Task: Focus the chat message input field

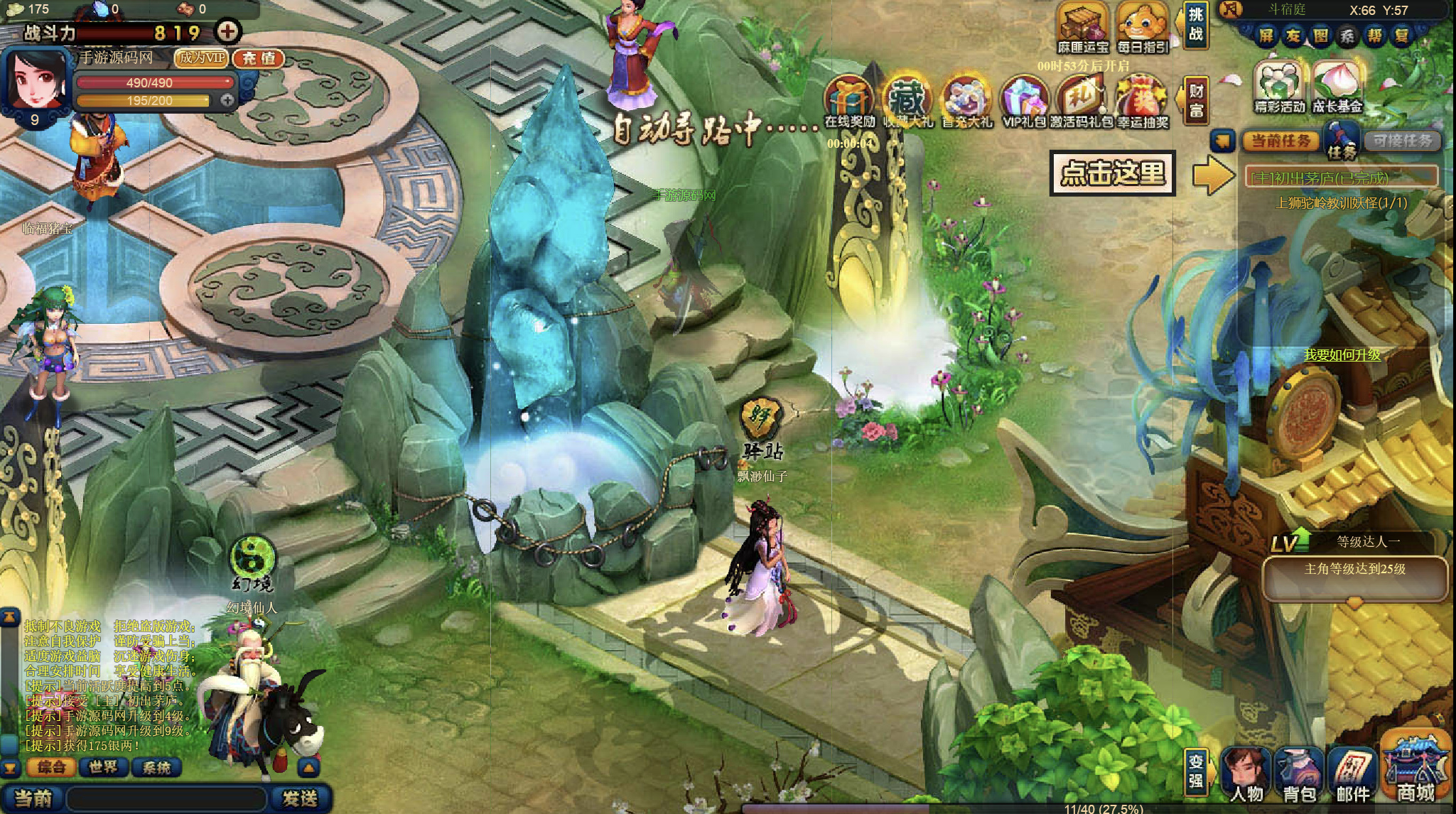Action: pos(167,798)
